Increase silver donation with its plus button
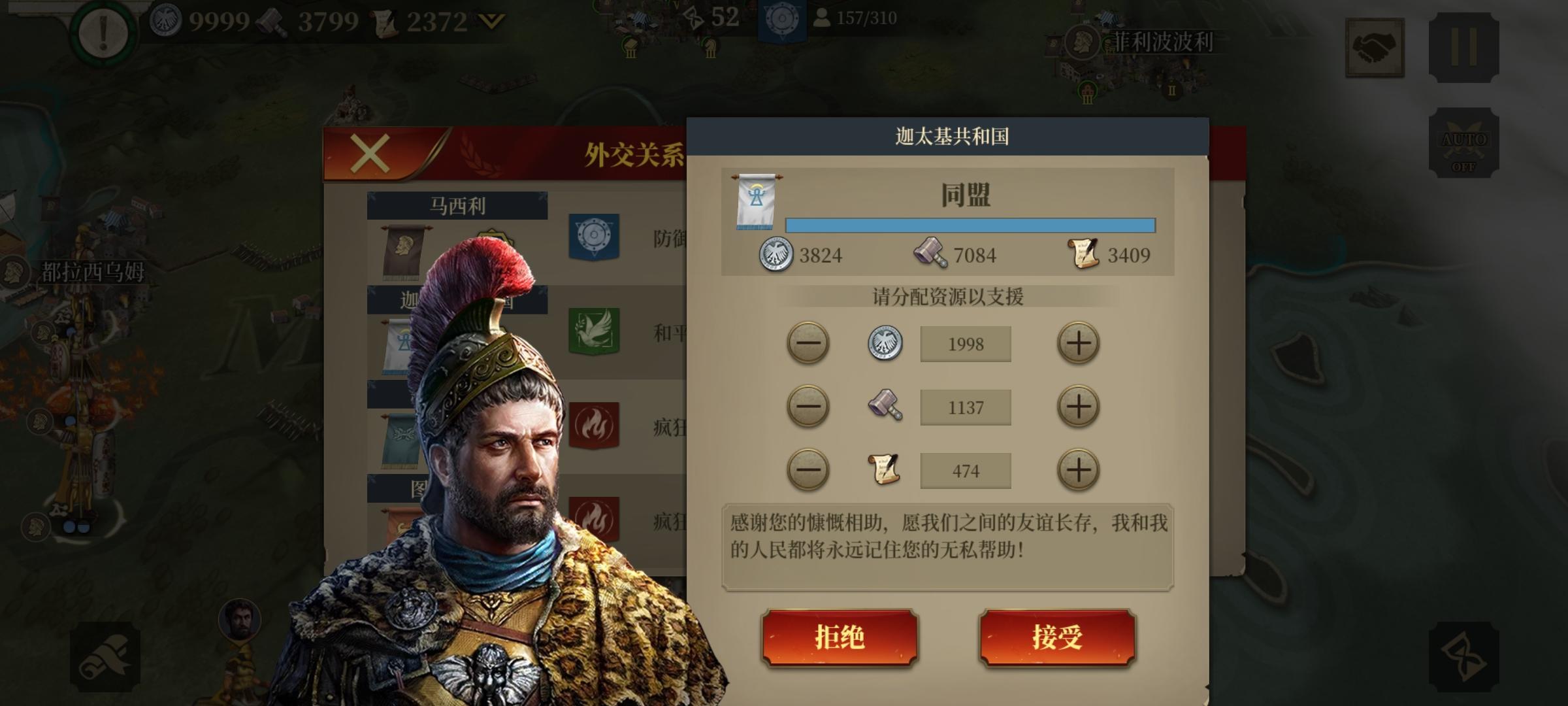The image size is (1568, 706). (x=1079, y=343)
